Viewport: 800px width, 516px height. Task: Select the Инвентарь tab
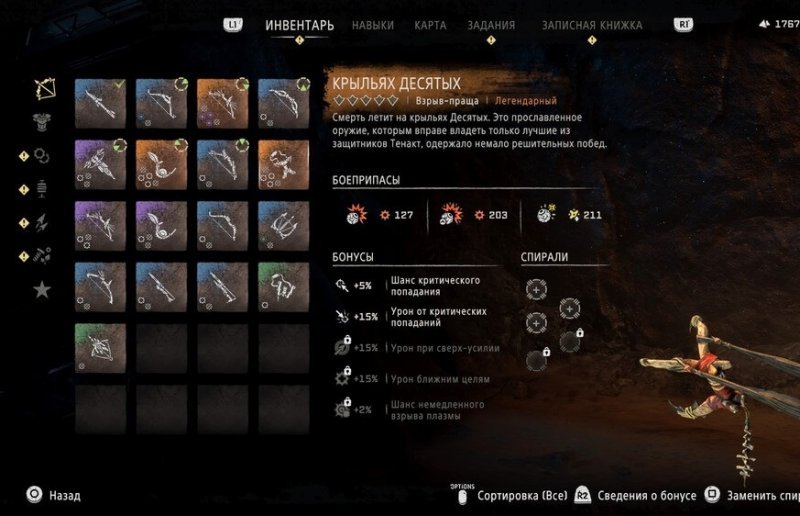coord(299,25)
